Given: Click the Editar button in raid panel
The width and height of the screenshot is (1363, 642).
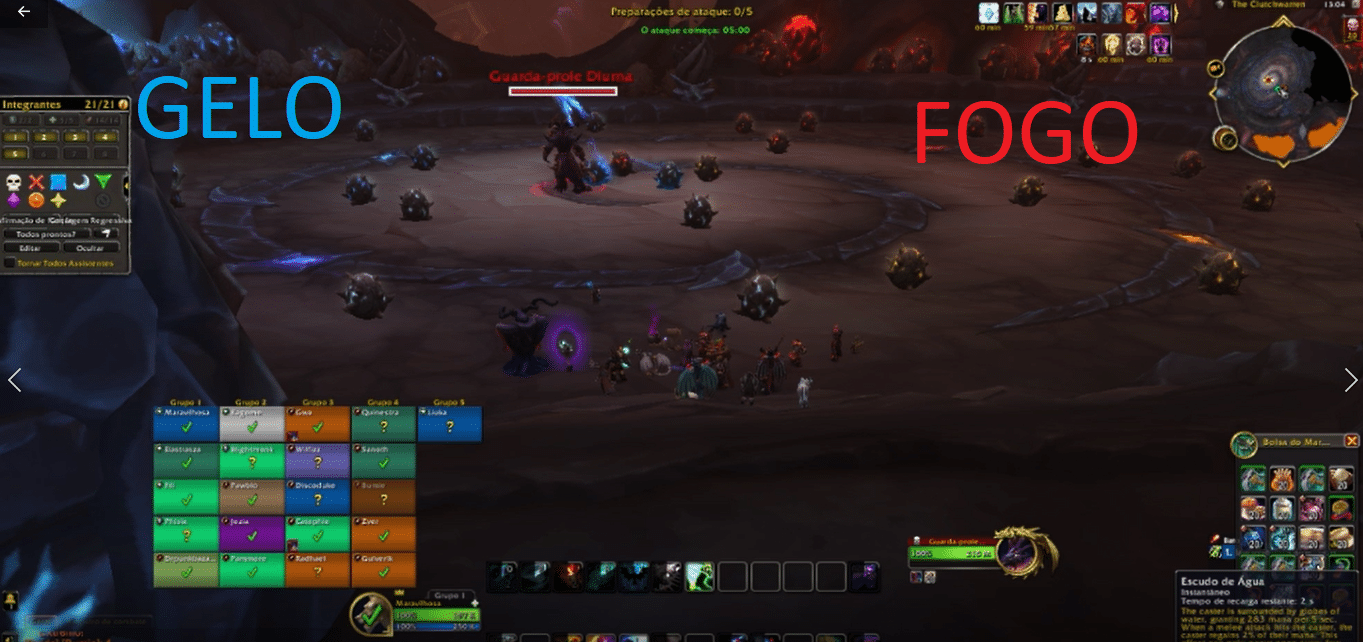Looking at the screenshot, I should pos(30,247).
